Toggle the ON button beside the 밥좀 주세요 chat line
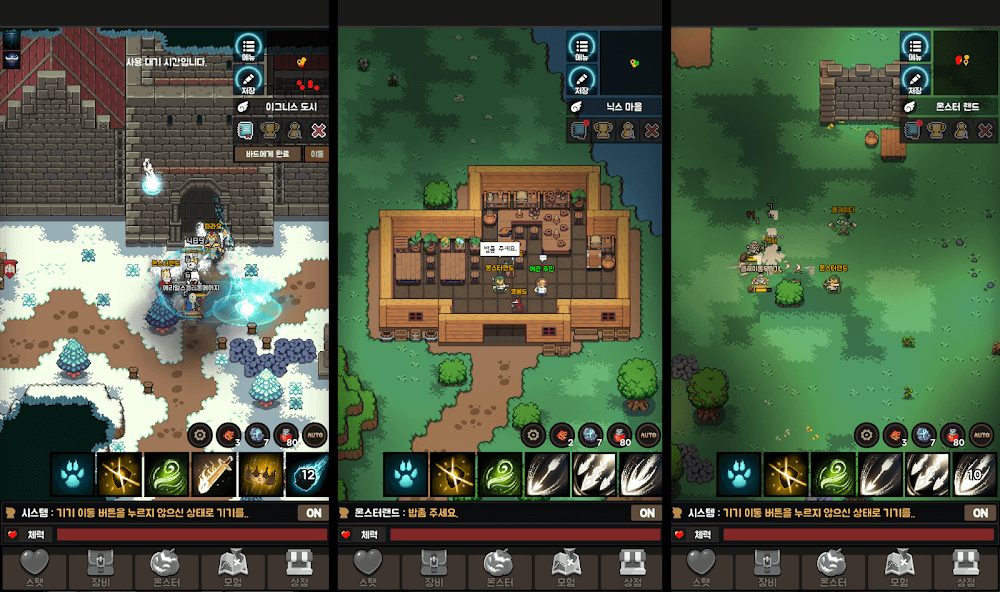This screenshot has width=1000, height=592. tap(647, 513)
